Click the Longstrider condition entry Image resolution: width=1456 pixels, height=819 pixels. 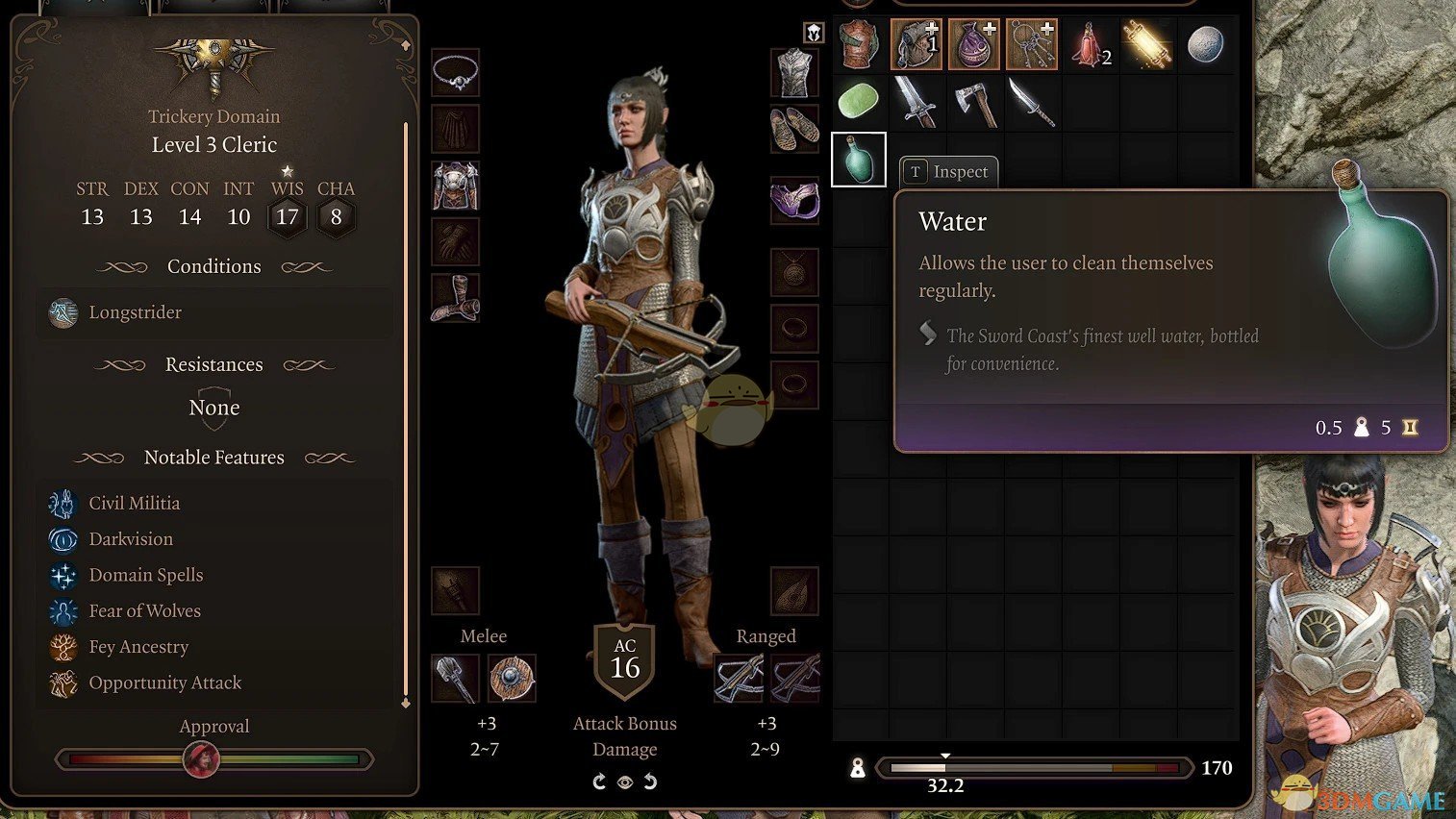click(x=135, y=312)
